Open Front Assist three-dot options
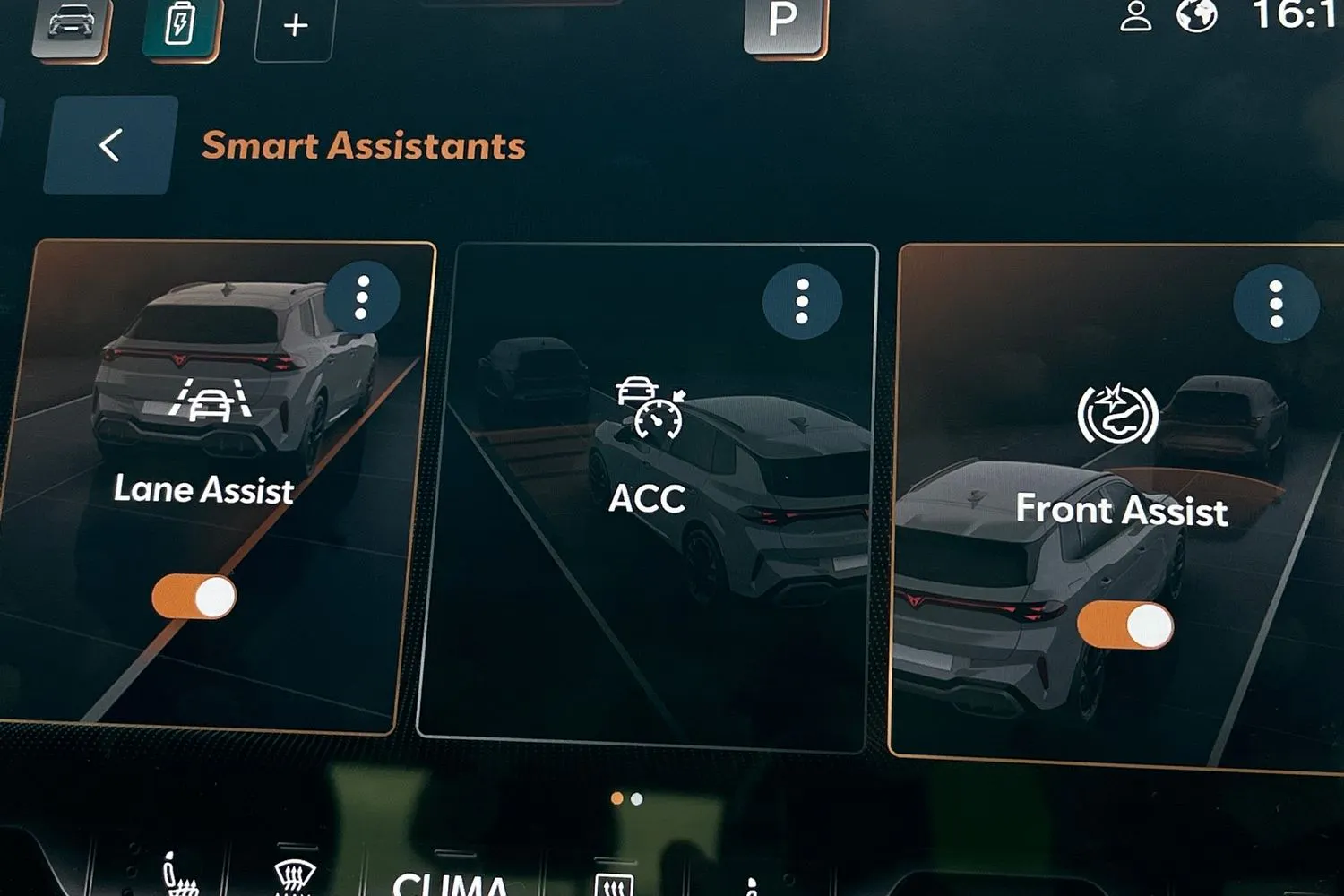Image resolution: width=1344 pixels, height=896 pixels. click(x=1276, y=304)
